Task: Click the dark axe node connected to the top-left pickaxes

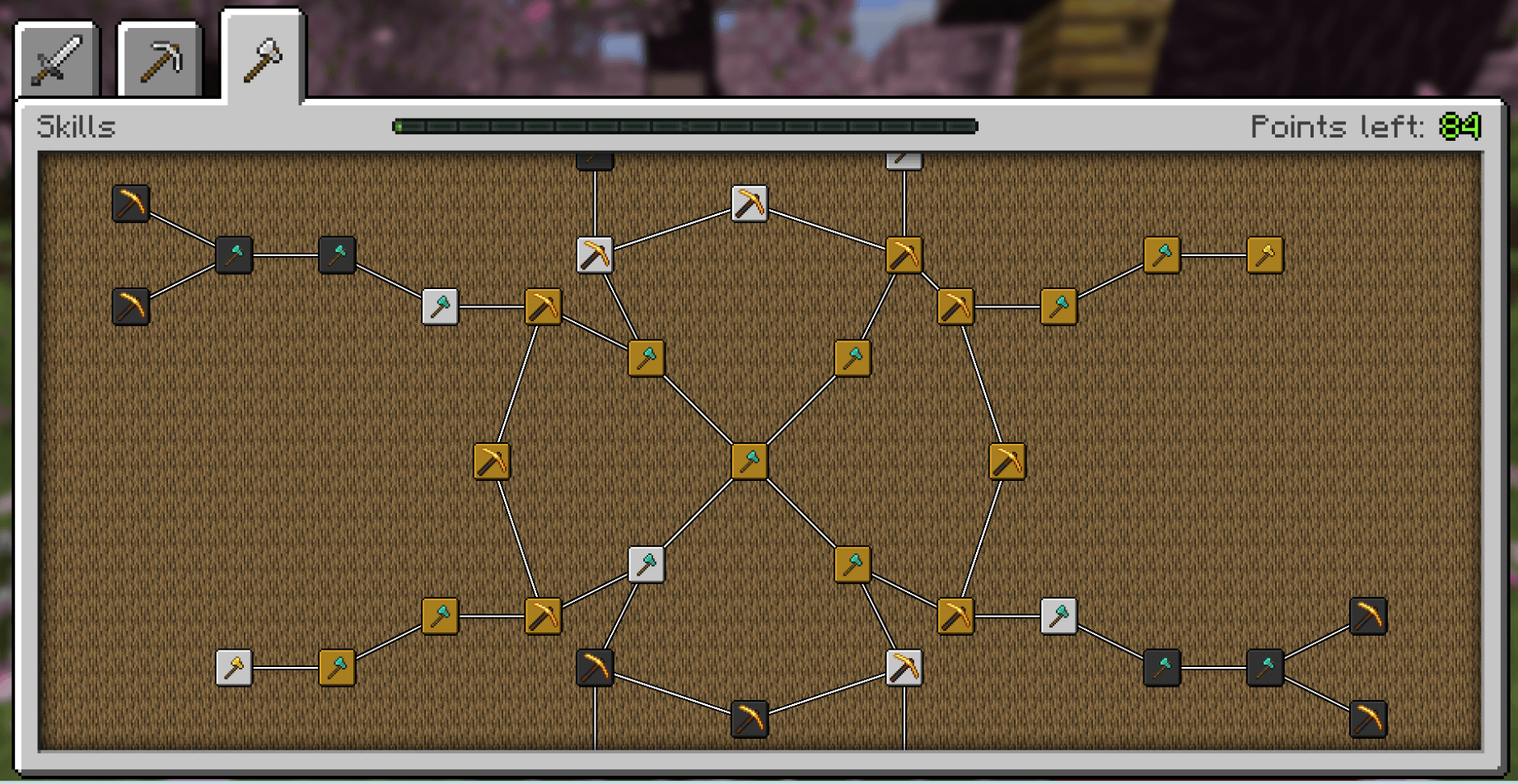Action: [x=233, y=255]
